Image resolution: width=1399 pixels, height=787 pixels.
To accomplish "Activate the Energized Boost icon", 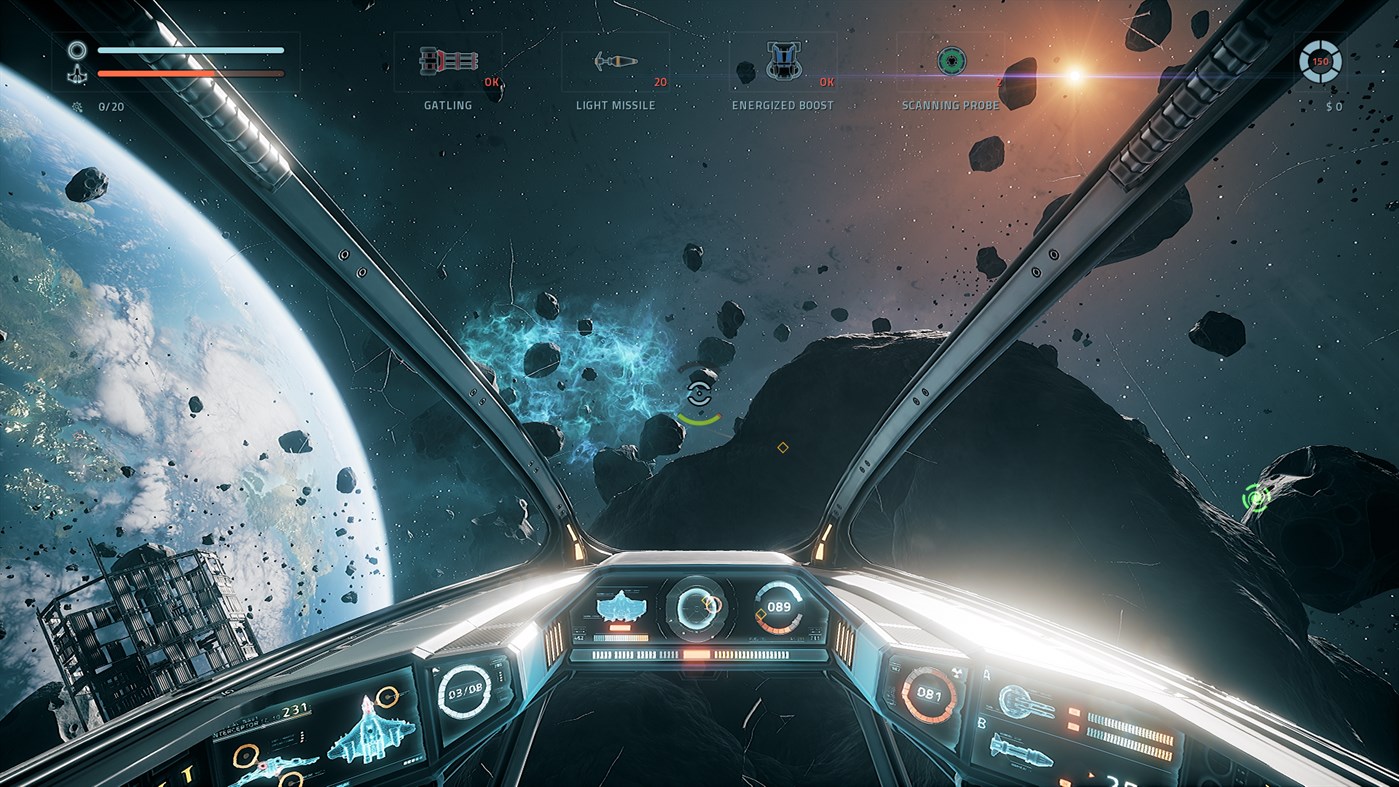I will [x=784, y=62].
